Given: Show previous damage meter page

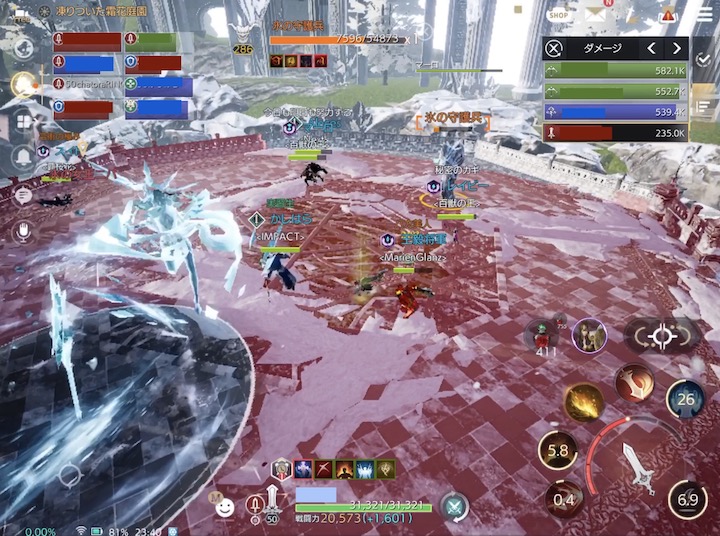Looking at the screenshot, I should point(651,49).
